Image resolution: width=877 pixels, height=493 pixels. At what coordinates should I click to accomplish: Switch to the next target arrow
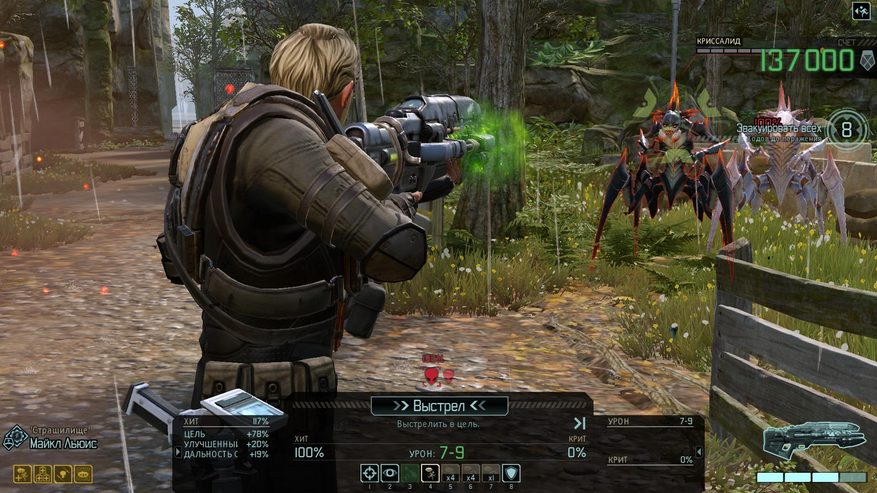pyautogui.click(x=579, y=423)
